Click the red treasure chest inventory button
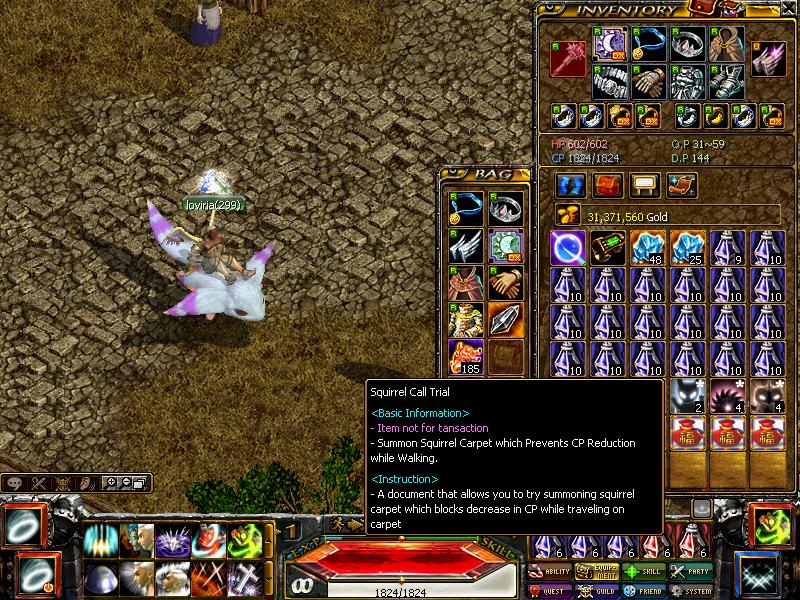 (608, 186)
